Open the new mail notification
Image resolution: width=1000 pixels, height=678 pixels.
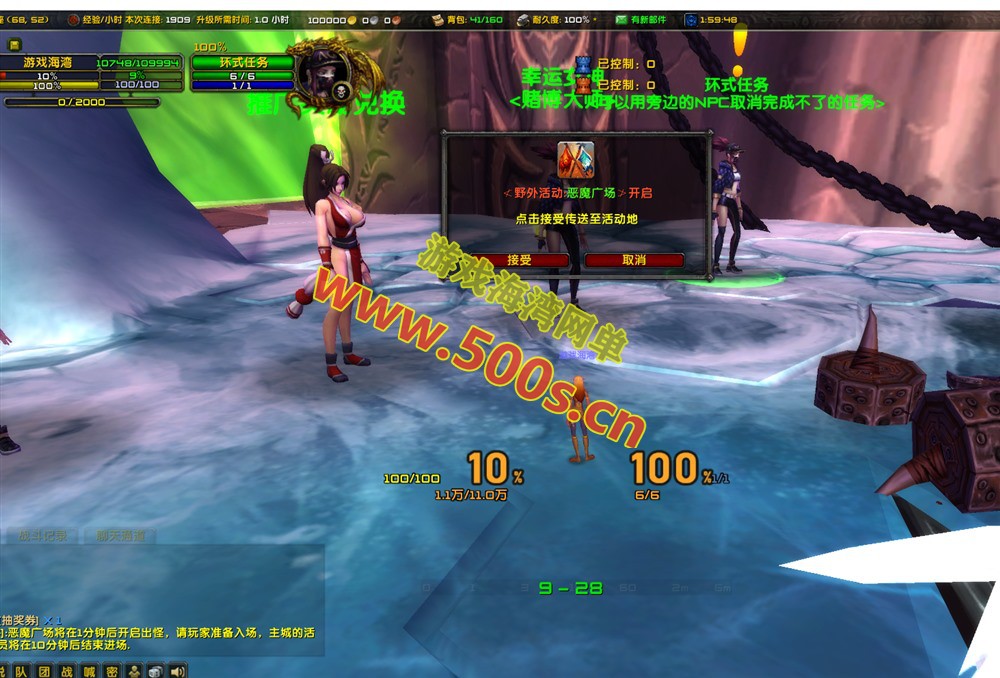640,19
